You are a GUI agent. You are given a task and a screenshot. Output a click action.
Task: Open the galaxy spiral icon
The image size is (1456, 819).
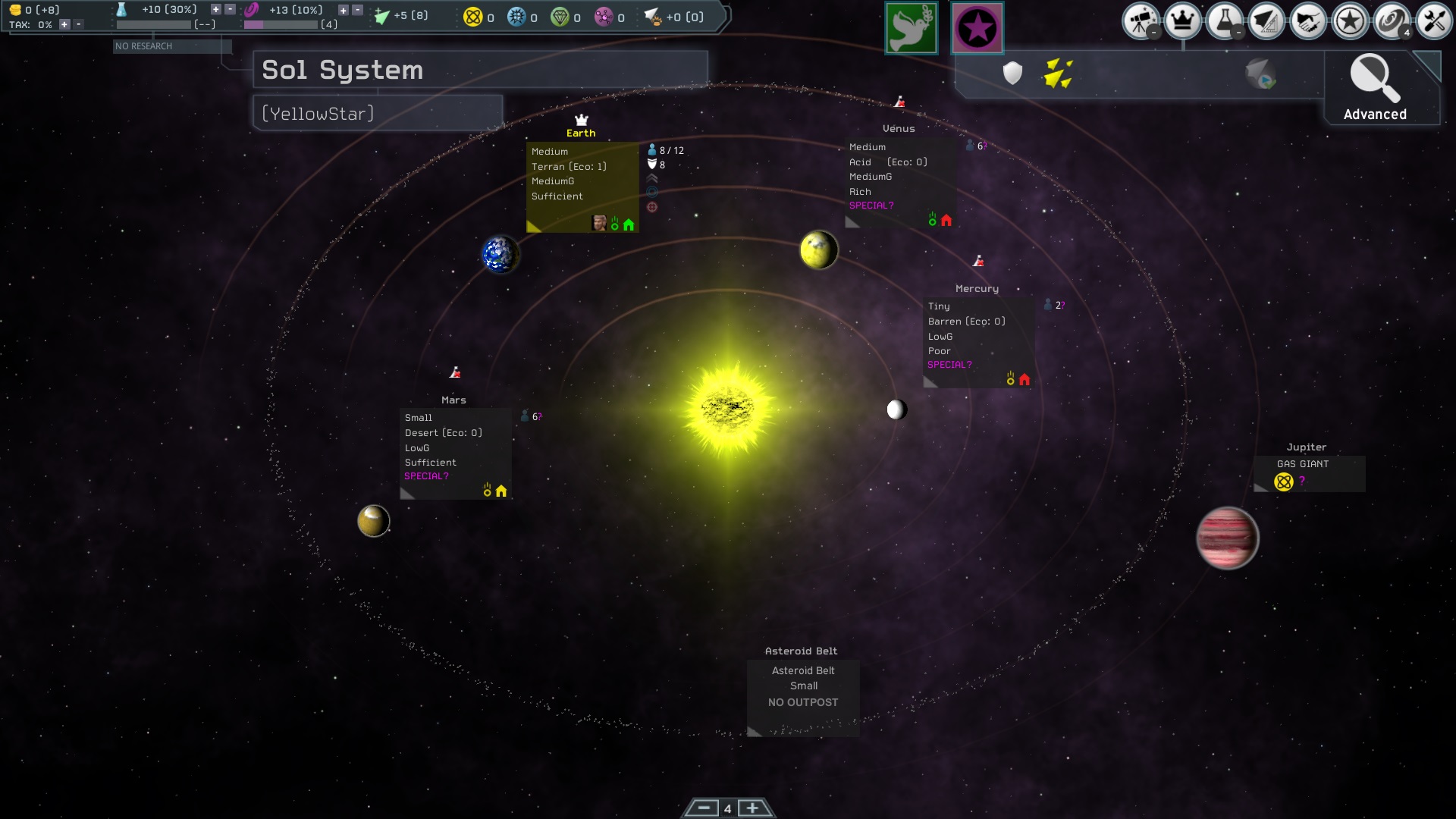coord(1391,21)
